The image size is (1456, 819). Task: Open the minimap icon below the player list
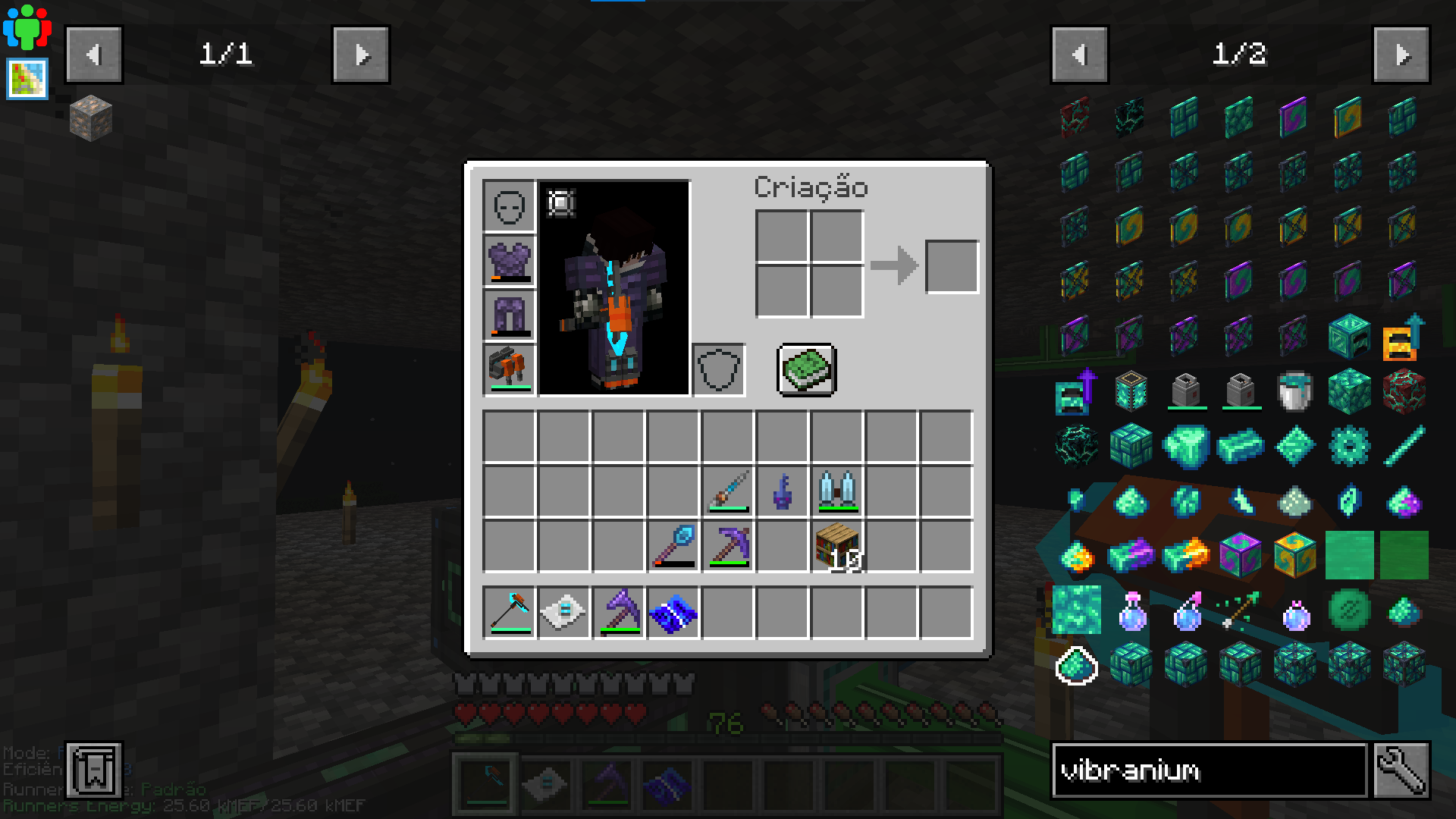pyautogui.click(x=26, y=78)
